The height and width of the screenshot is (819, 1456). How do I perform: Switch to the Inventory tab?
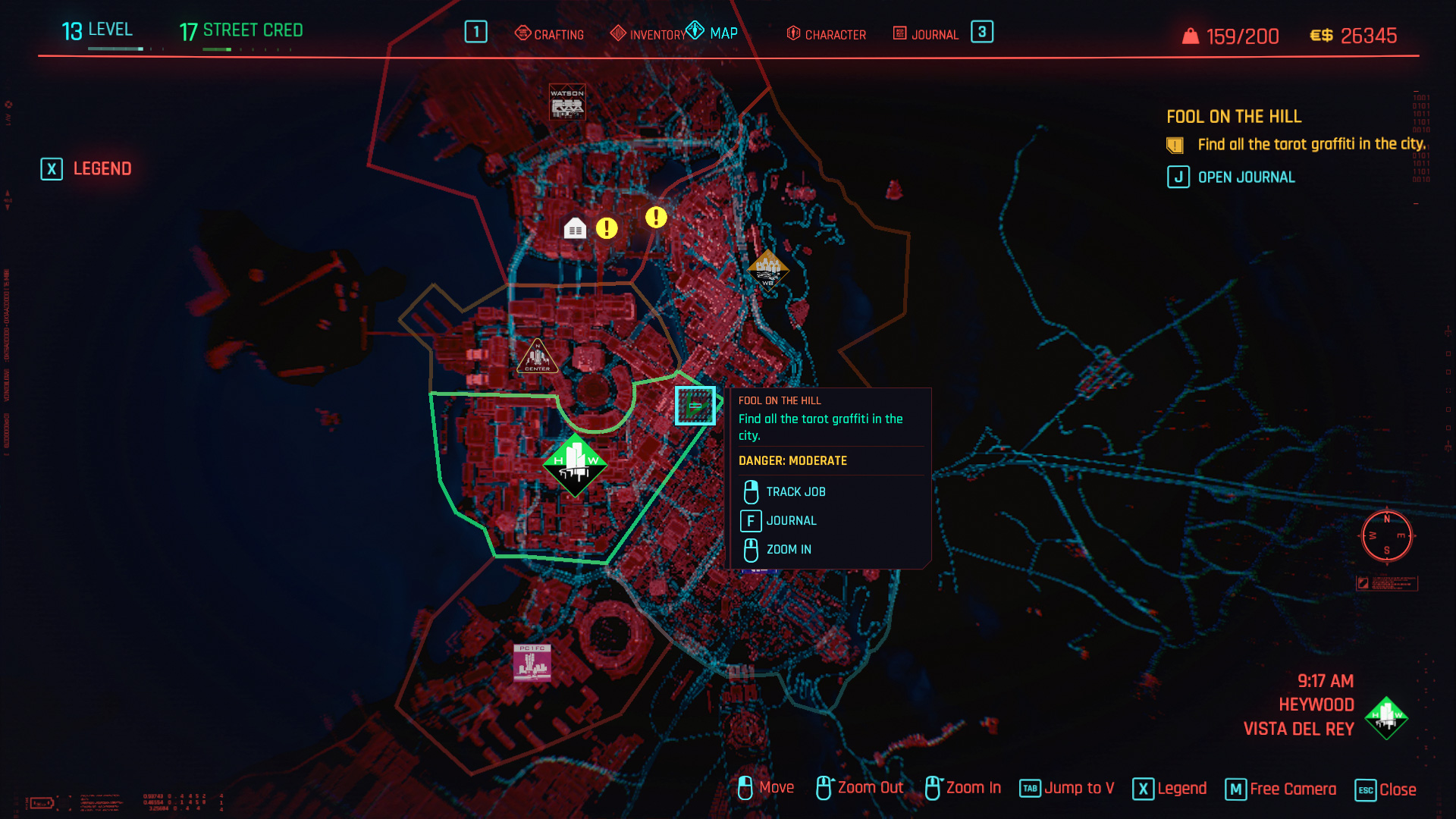pos(648,34)
